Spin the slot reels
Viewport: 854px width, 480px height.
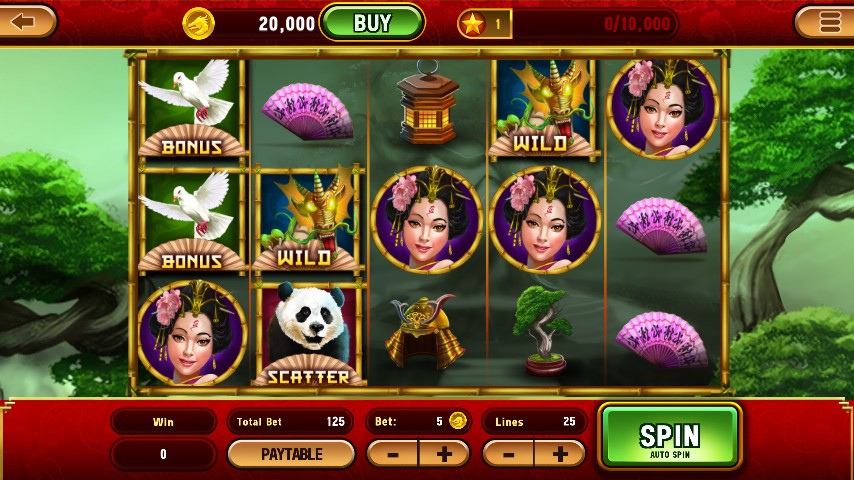tap(669, 437)
